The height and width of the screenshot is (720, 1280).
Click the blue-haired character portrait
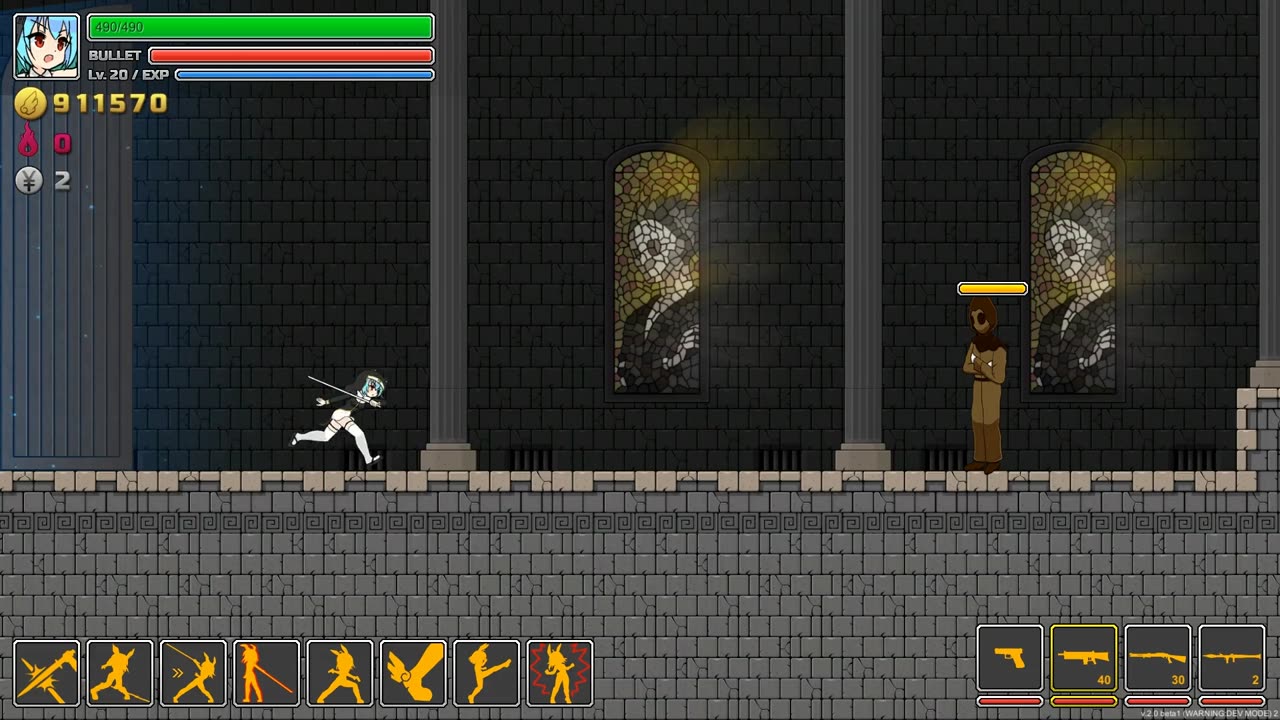pyautogui.click(x=46, y=46)
